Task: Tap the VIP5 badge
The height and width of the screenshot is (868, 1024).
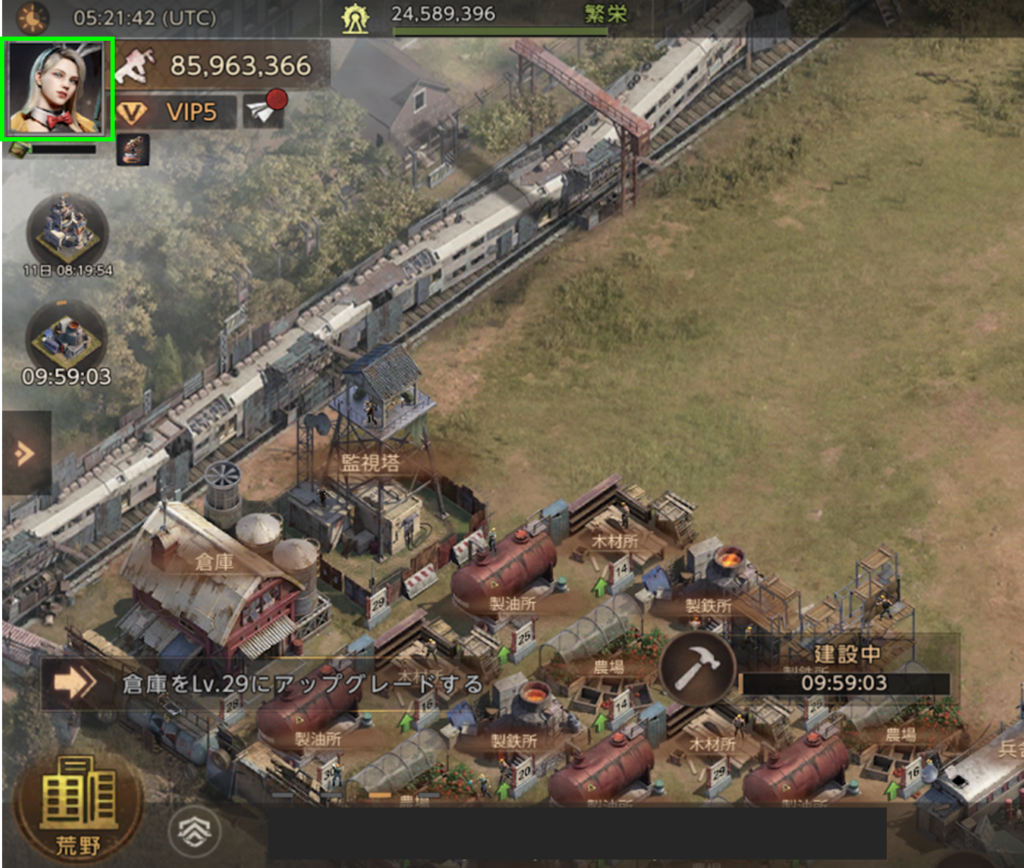Action: 176,111
